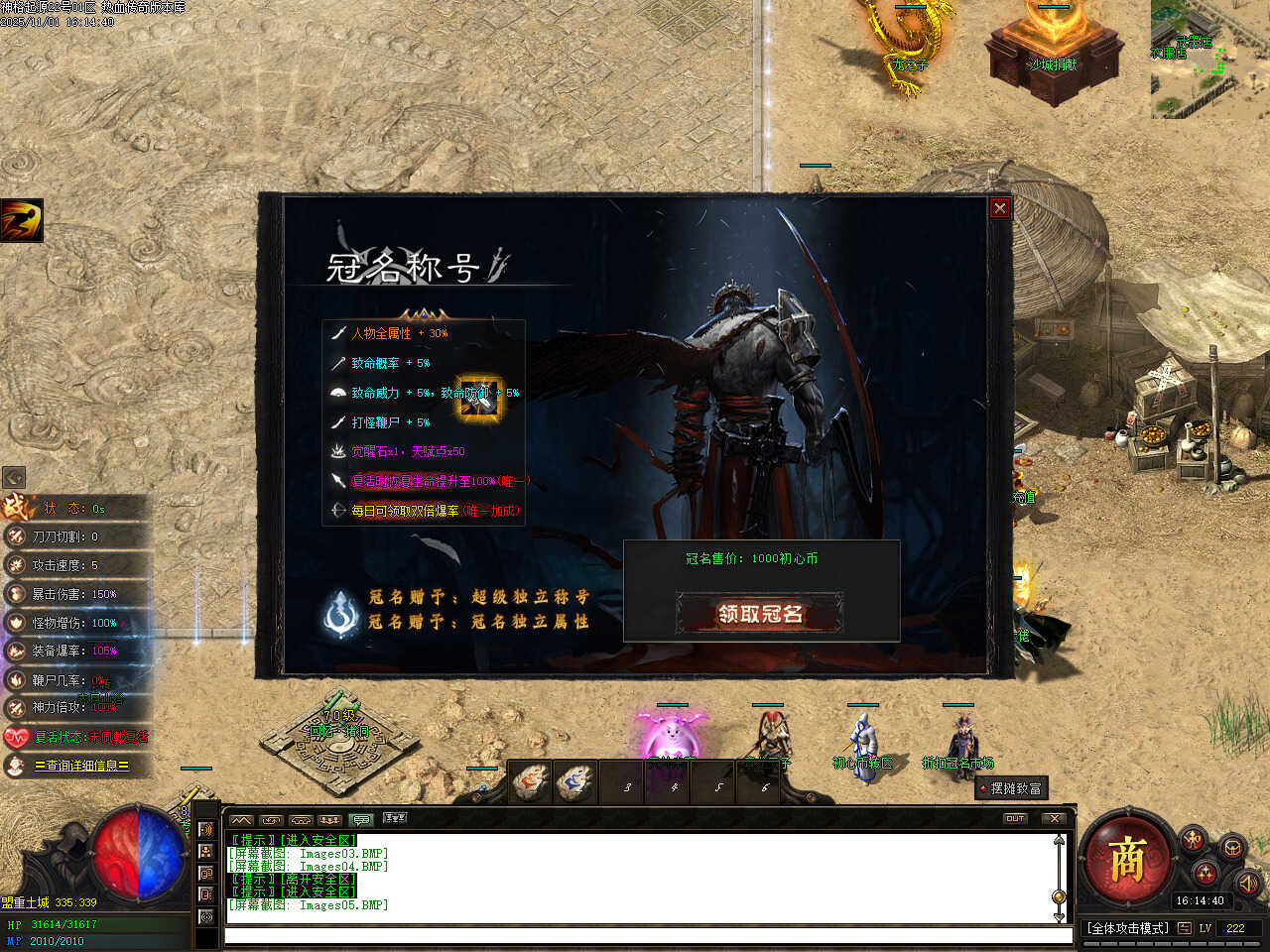Open the bag chest icon near shop orb
This screenshot has height=952, width=1270.
pyautogui.click(x=1232, y=848)
